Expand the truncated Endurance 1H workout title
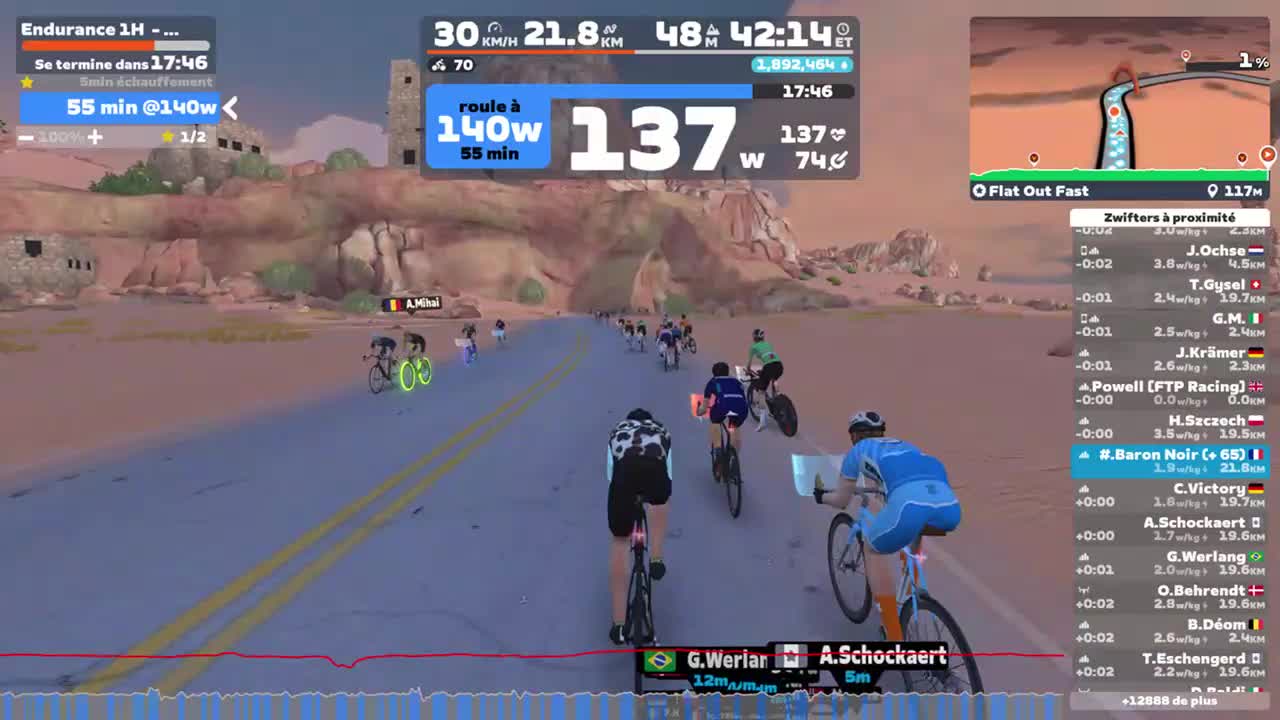Viewport: 1280px width, 720px height. tap(100, 29)
